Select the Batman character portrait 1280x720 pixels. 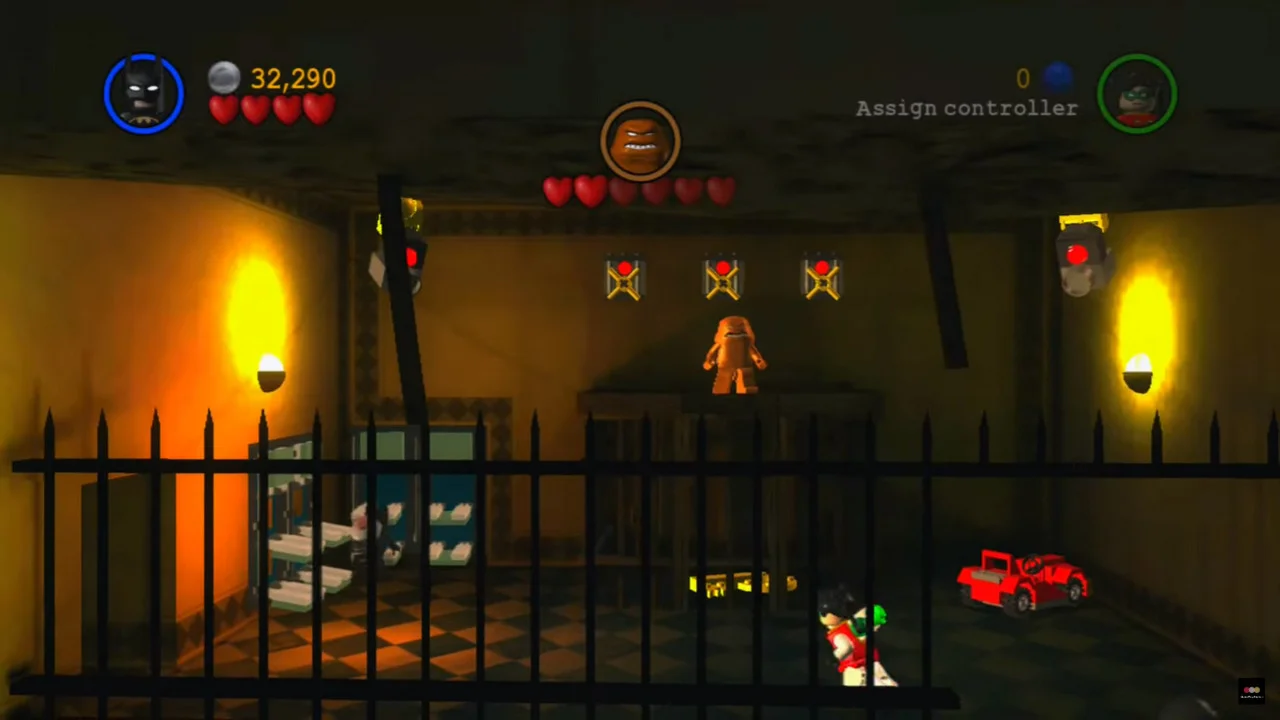tap(144, 94)
